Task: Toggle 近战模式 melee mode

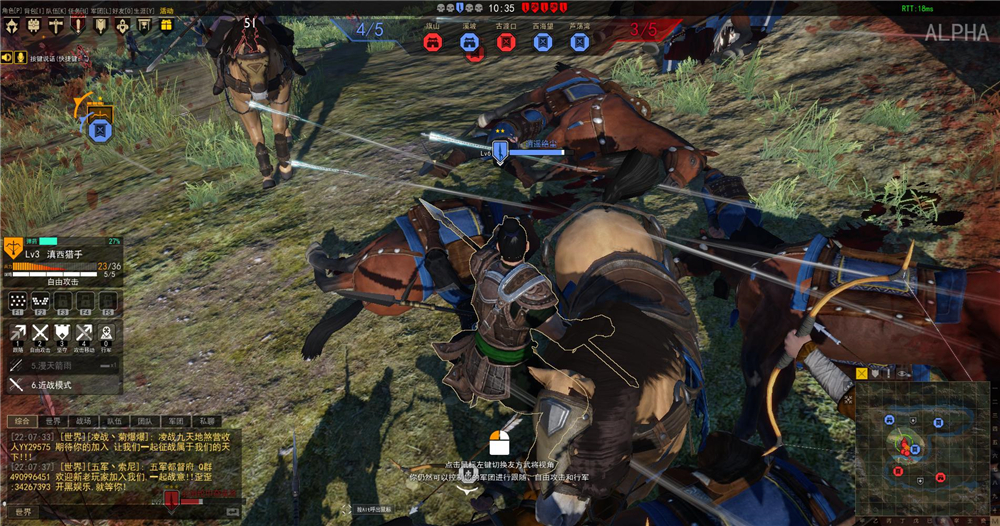Action: [62, 384]
